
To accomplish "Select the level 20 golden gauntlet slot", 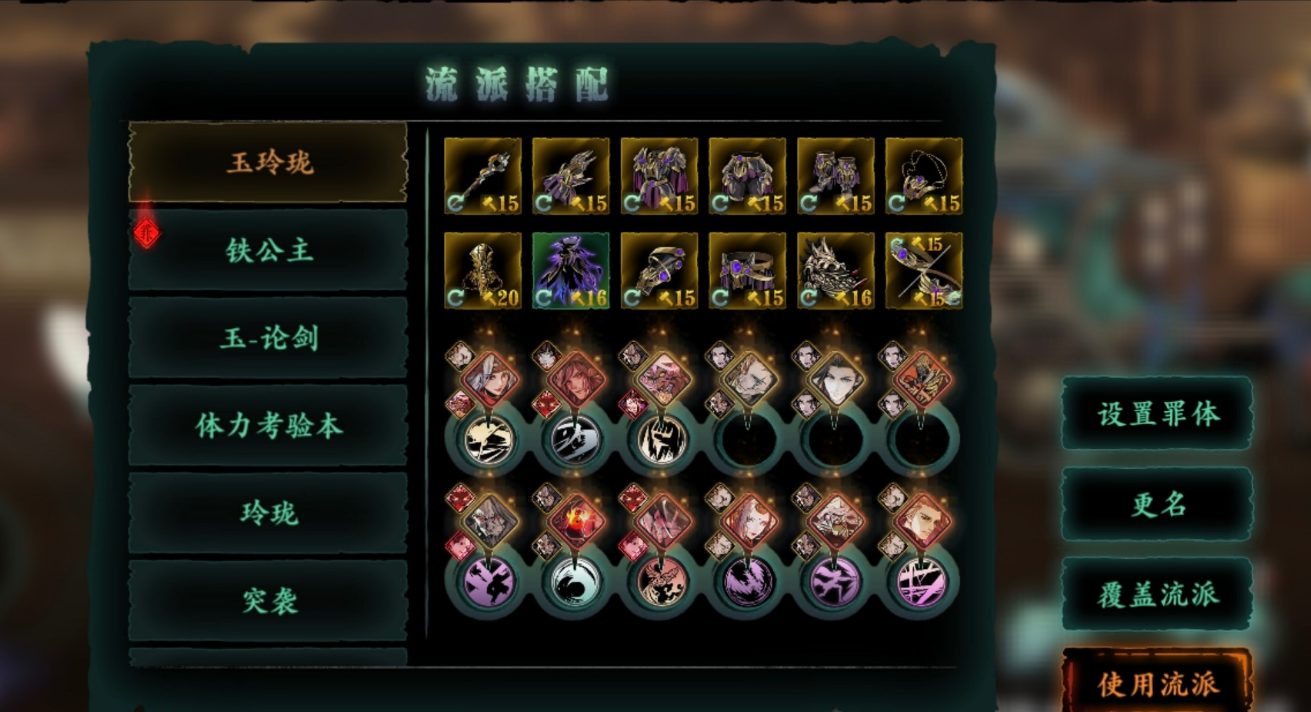I will [x=482, y=271].
